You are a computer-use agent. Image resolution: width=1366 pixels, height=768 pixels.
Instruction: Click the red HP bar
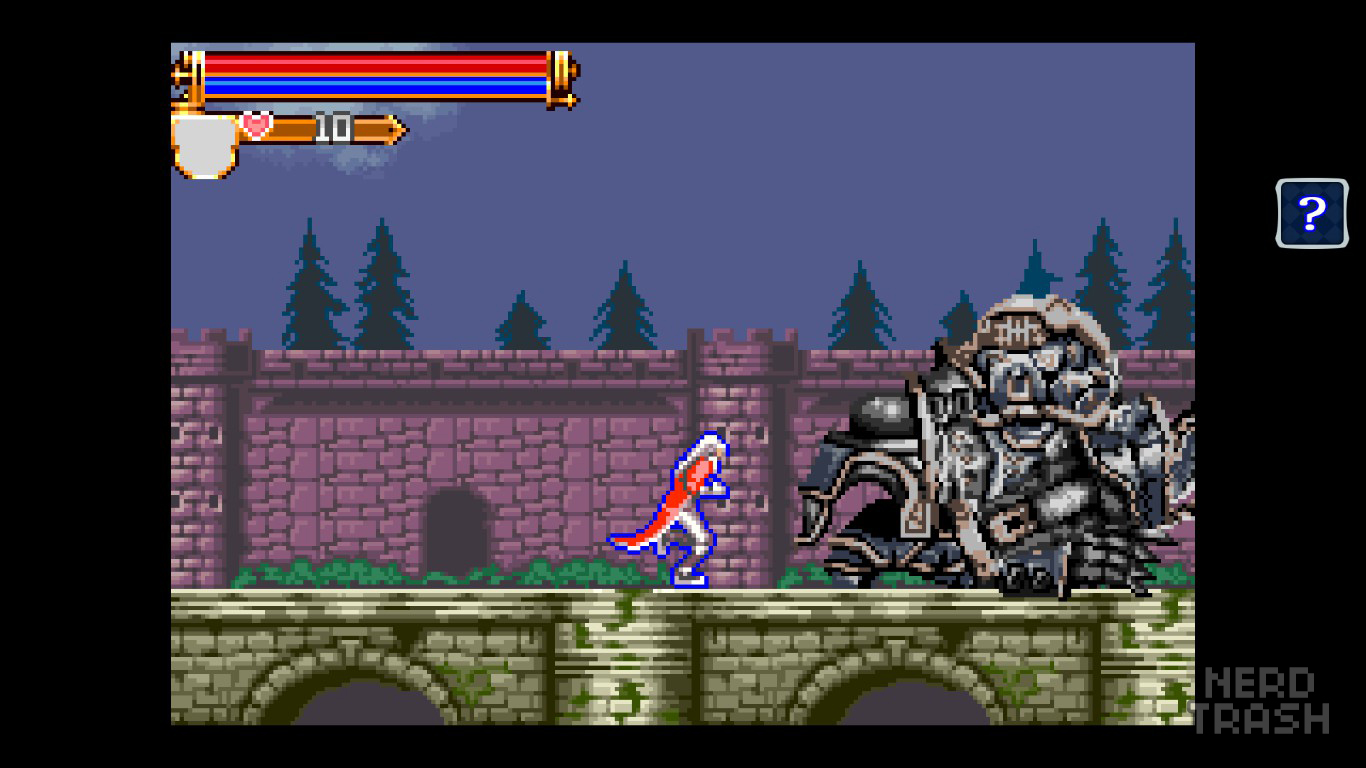[380, 62]
